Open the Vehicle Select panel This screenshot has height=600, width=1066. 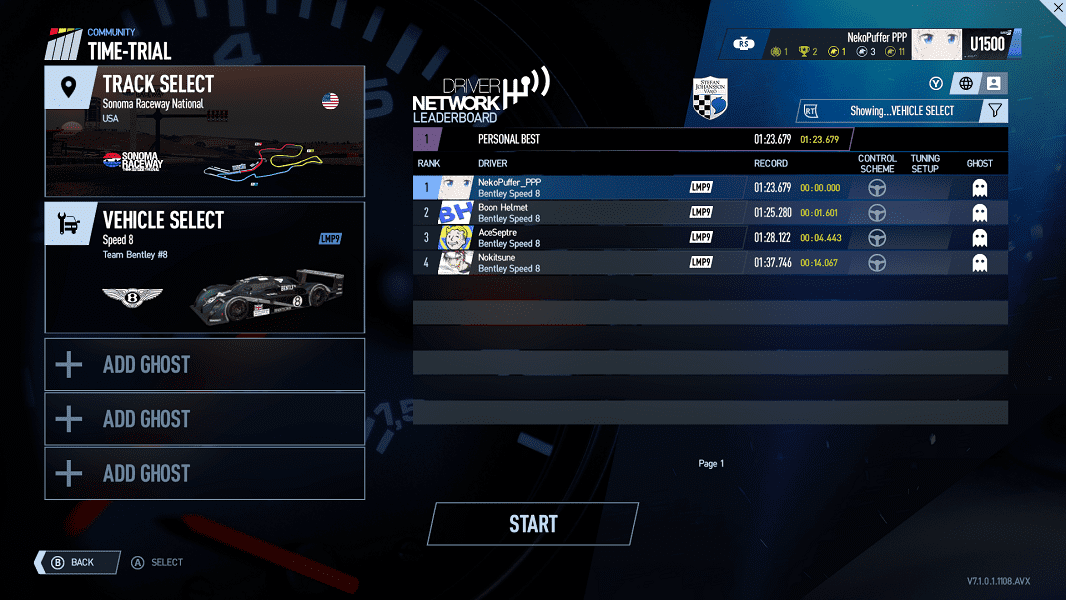205,267
